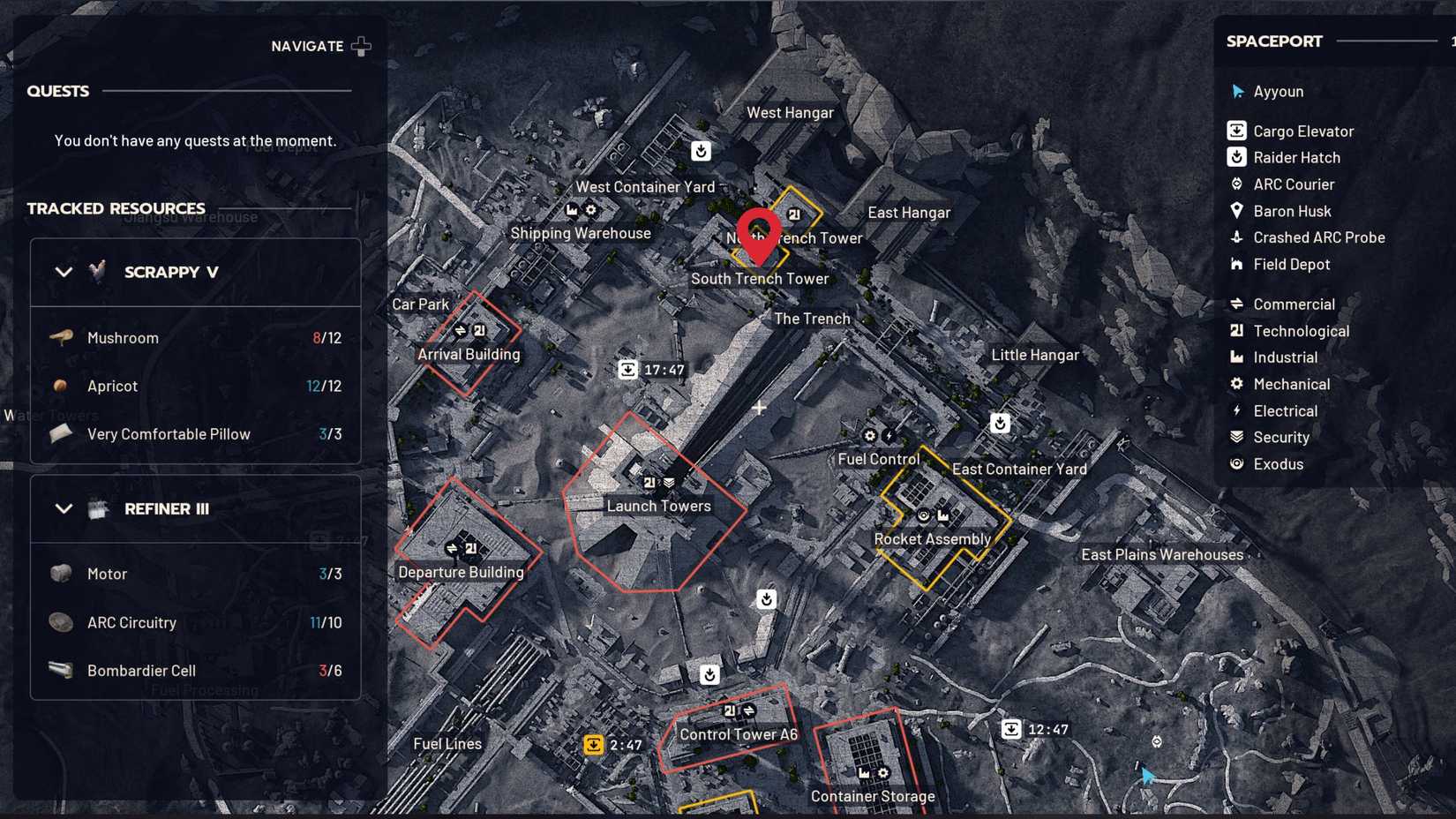Click the Mushroom tracked resource entry
Image resolution: width=1456 pixels, height=819 pixels.
click(x=123, y=337)
